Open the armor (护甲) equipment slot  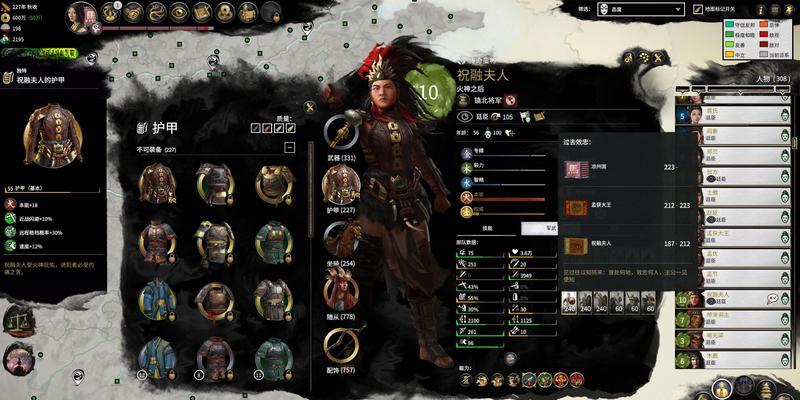click(x=343, y=187)
